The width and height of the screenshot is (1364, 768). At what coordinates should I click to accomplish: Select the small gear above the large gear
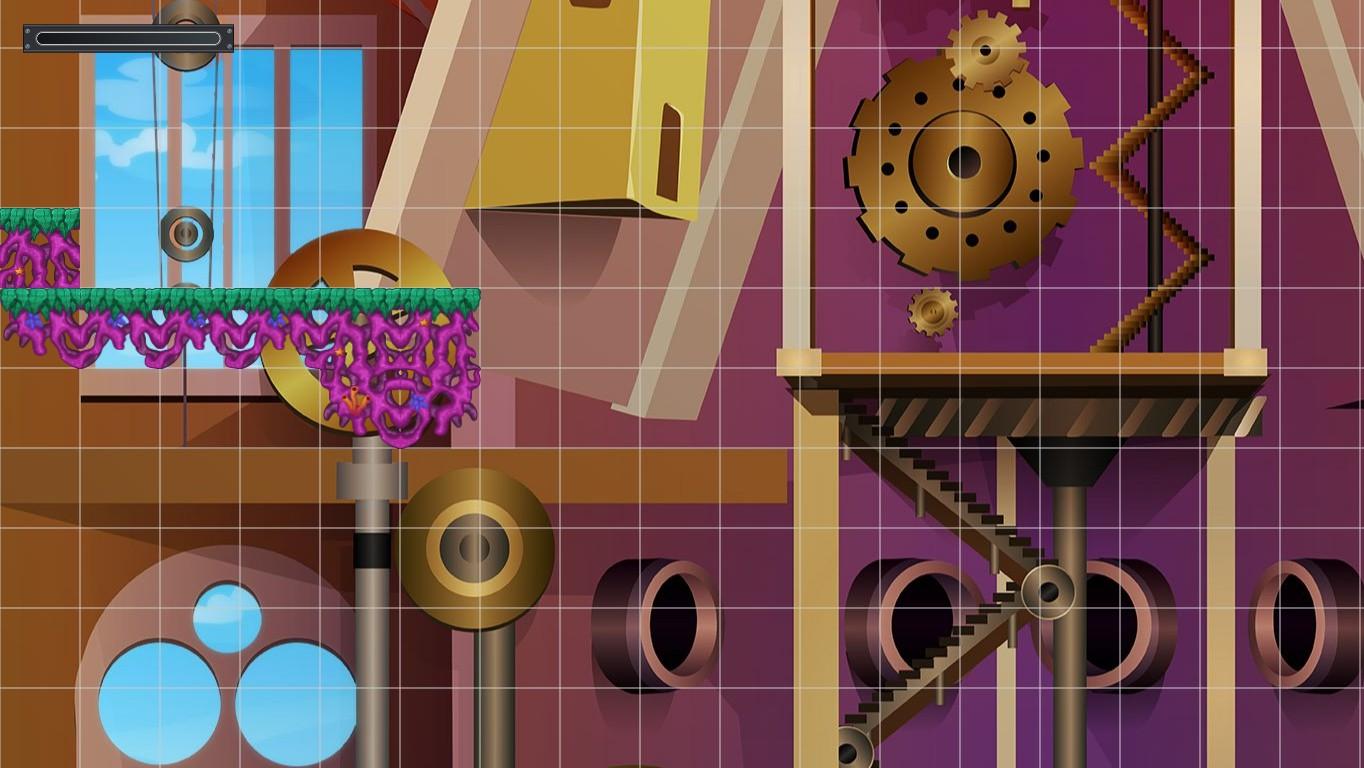[x=985, y=50]
